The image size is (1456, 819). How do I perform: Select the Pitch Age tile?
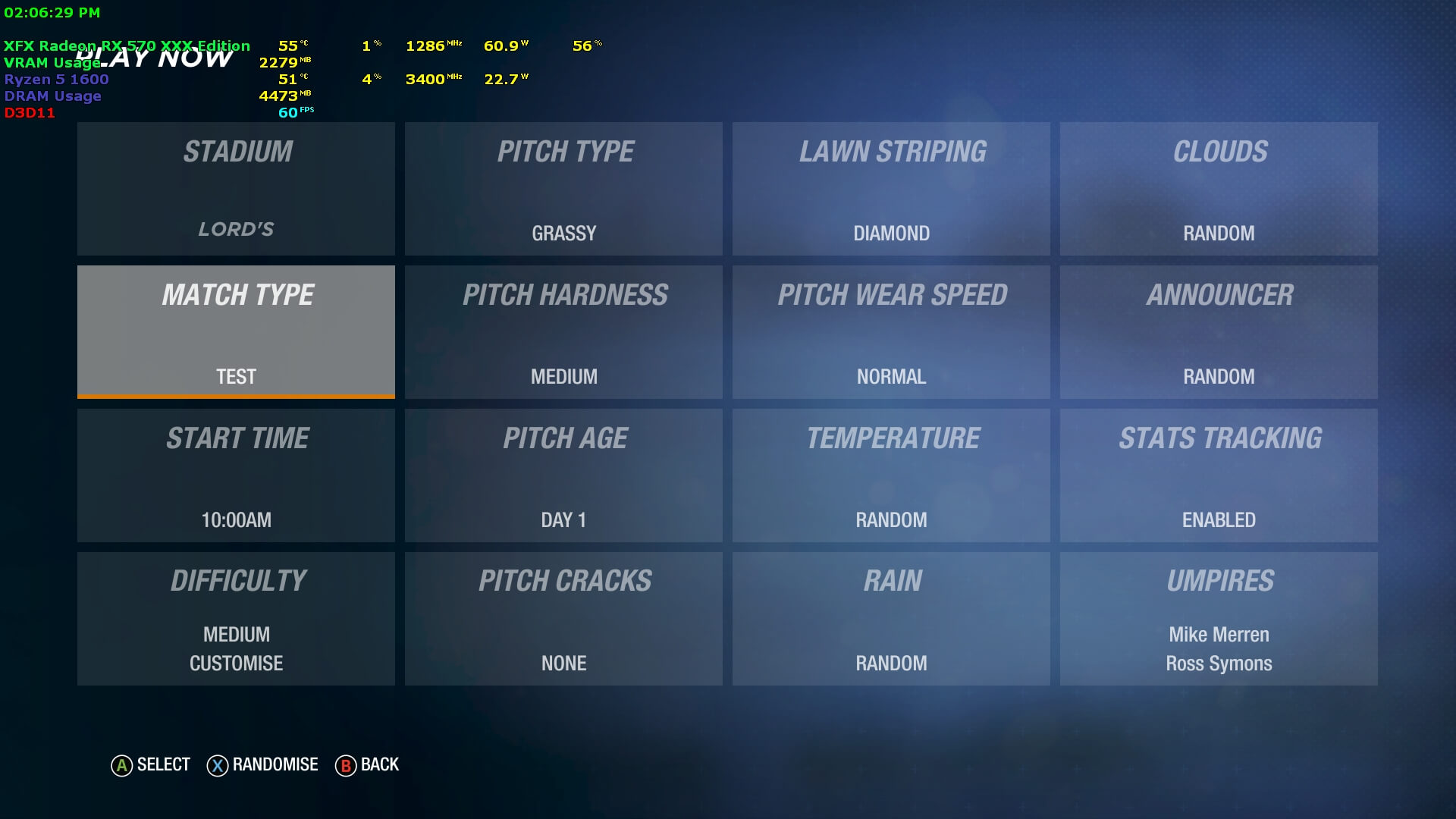(x=563, y=475)
